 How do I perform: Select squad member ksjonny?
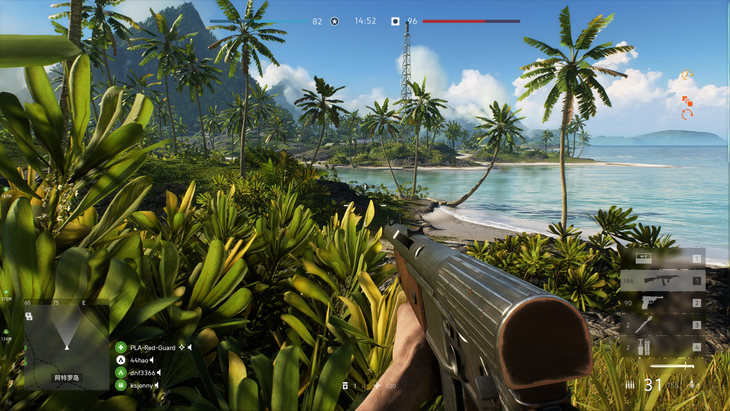click(142, 385)
